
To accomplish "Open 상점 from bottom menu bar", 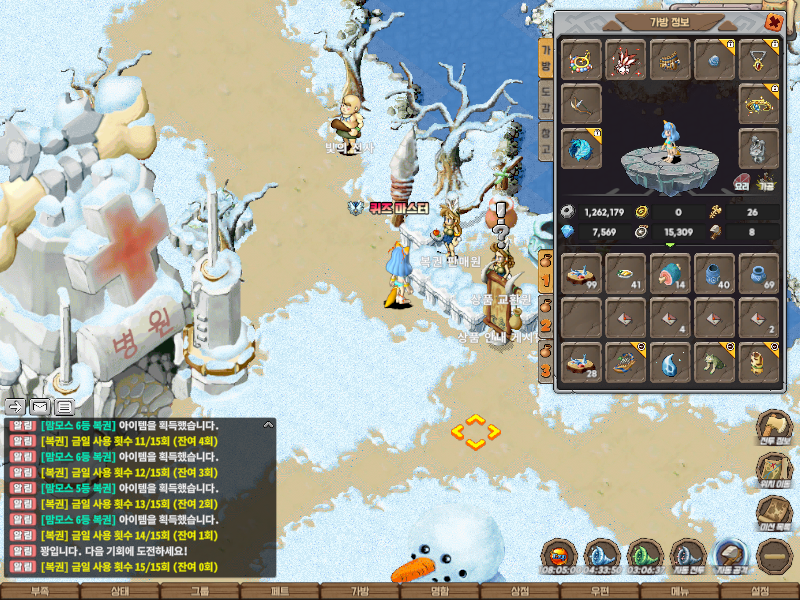I will (519, 591).
